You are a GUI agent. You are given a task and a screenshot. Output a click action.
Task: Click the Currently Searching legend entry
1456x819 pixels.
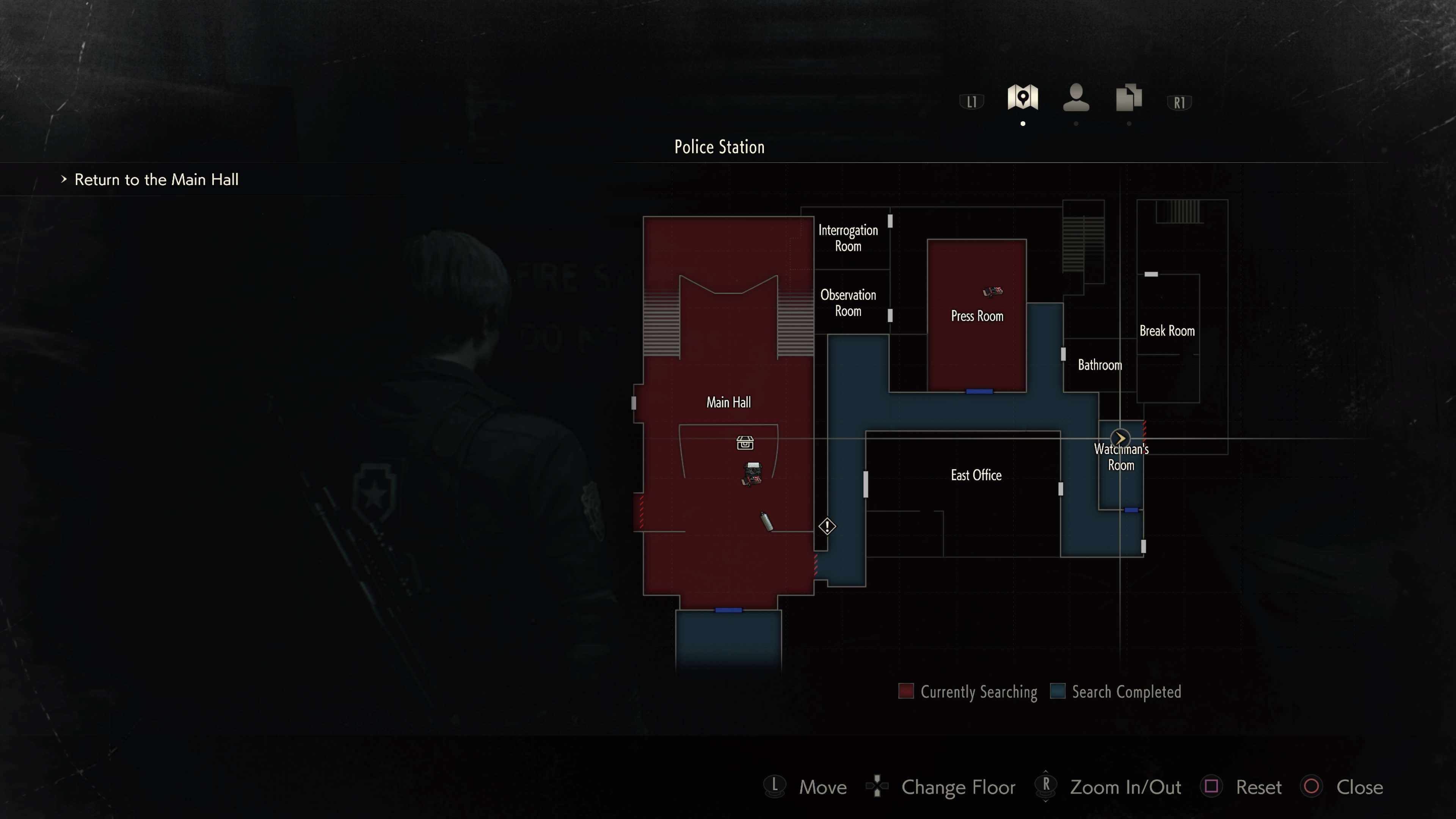pos(968,692)
